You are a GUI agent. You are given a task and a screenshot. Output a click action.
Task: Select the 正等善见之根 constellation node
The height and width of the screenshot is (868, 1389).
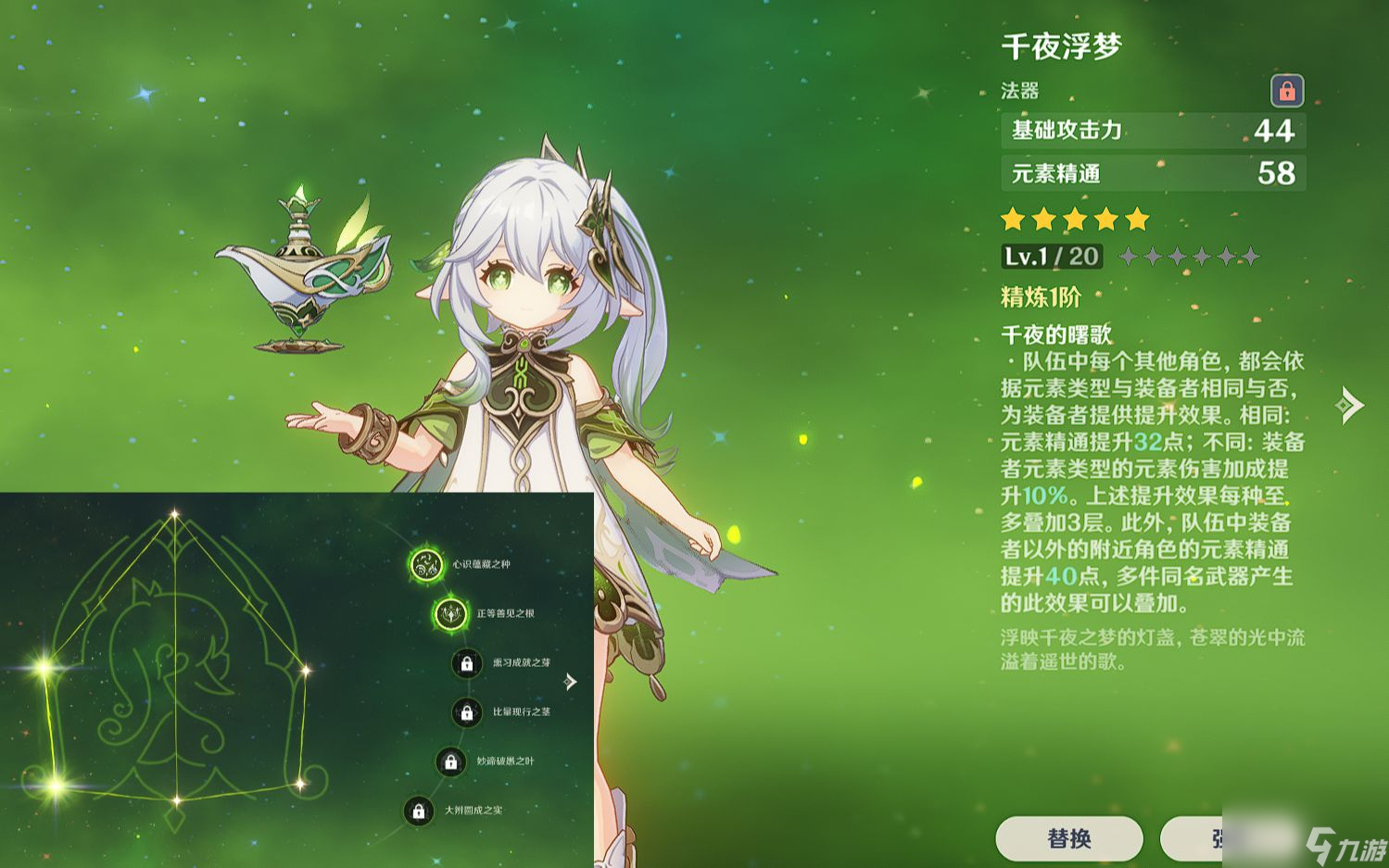click(x=451, y=613)
